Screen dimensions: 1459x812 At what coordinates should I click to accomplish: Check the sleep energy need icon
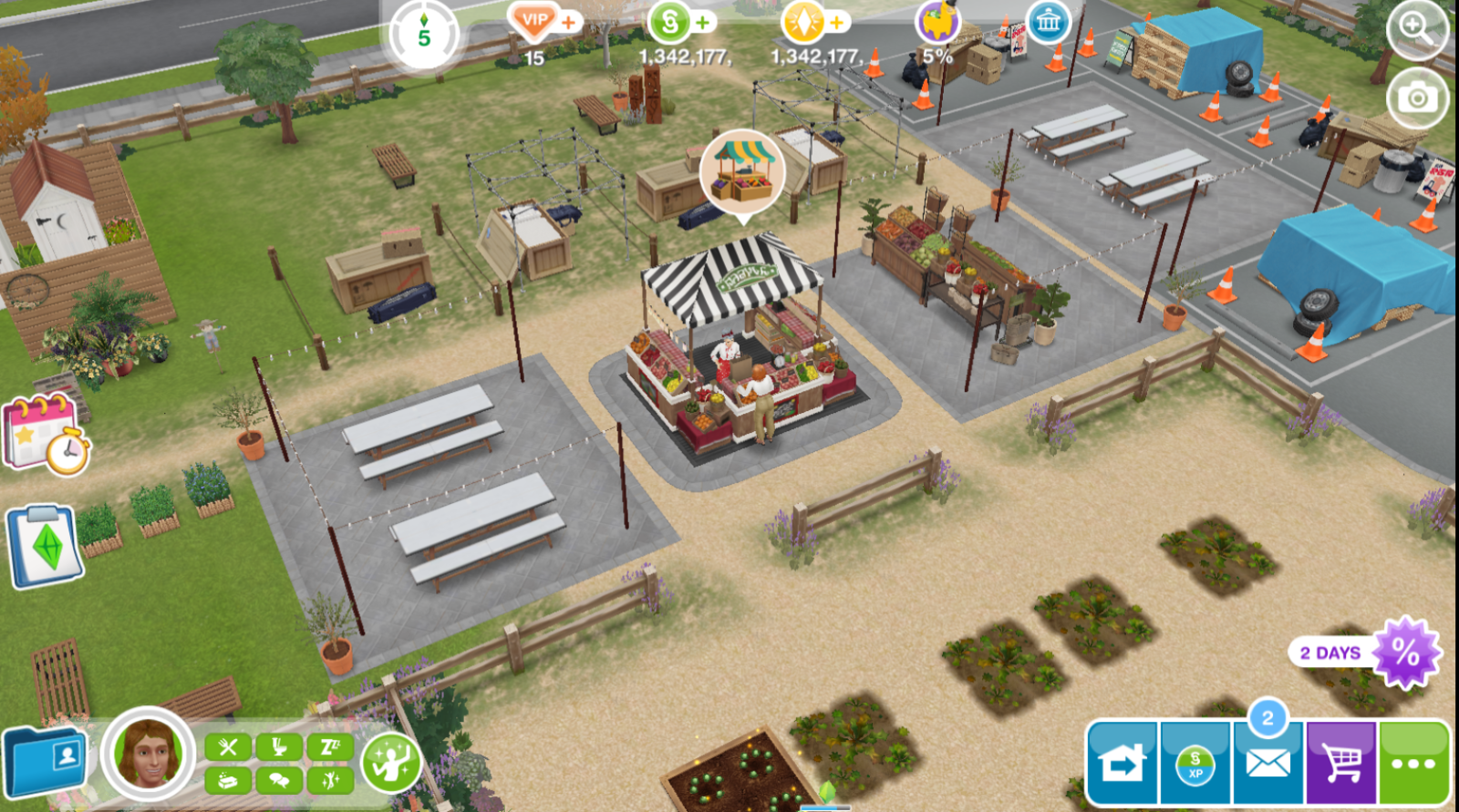pos(330,747)
